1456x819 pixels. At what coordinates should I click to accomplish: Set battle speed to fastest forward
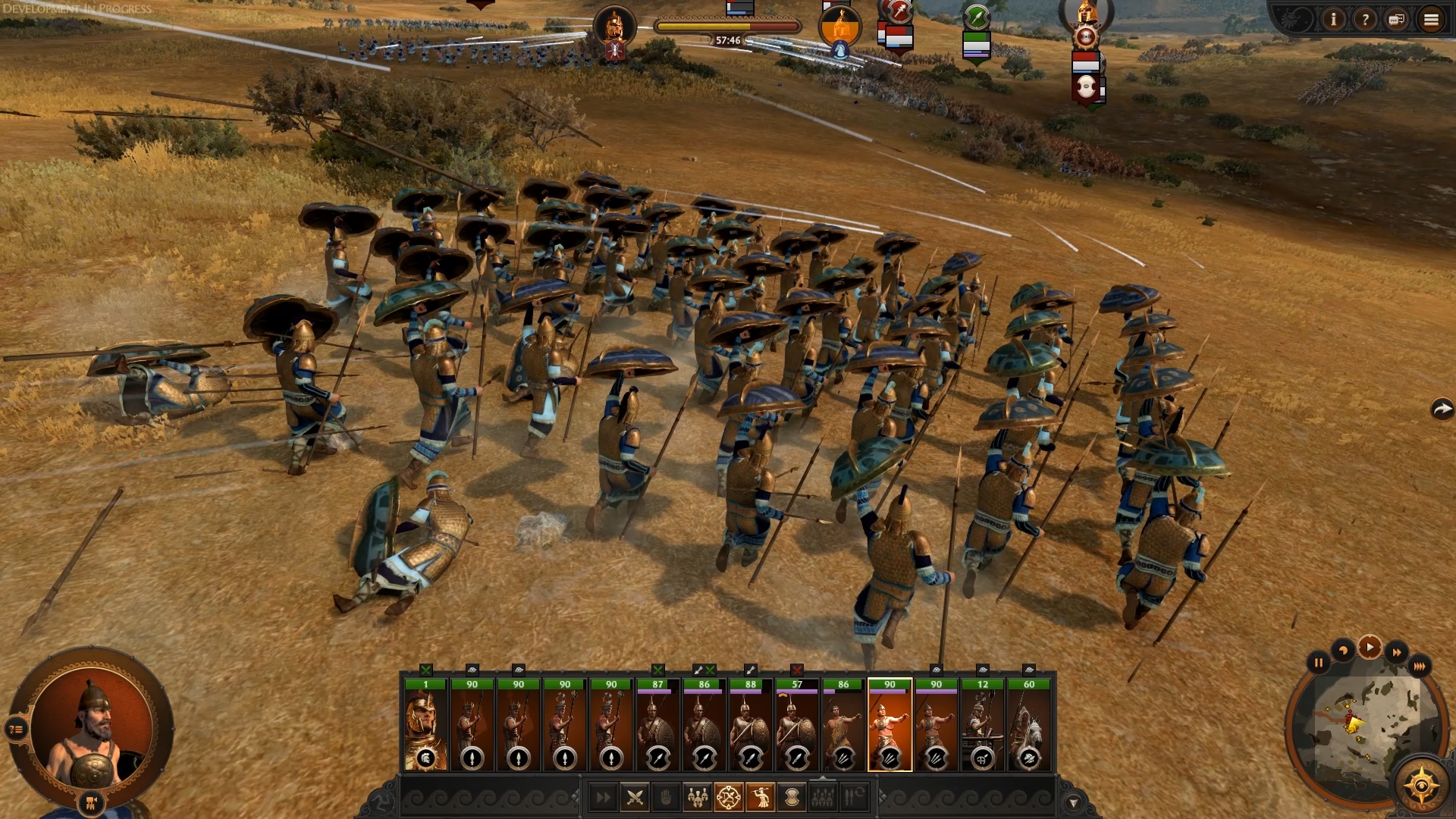coord(1419,666)
